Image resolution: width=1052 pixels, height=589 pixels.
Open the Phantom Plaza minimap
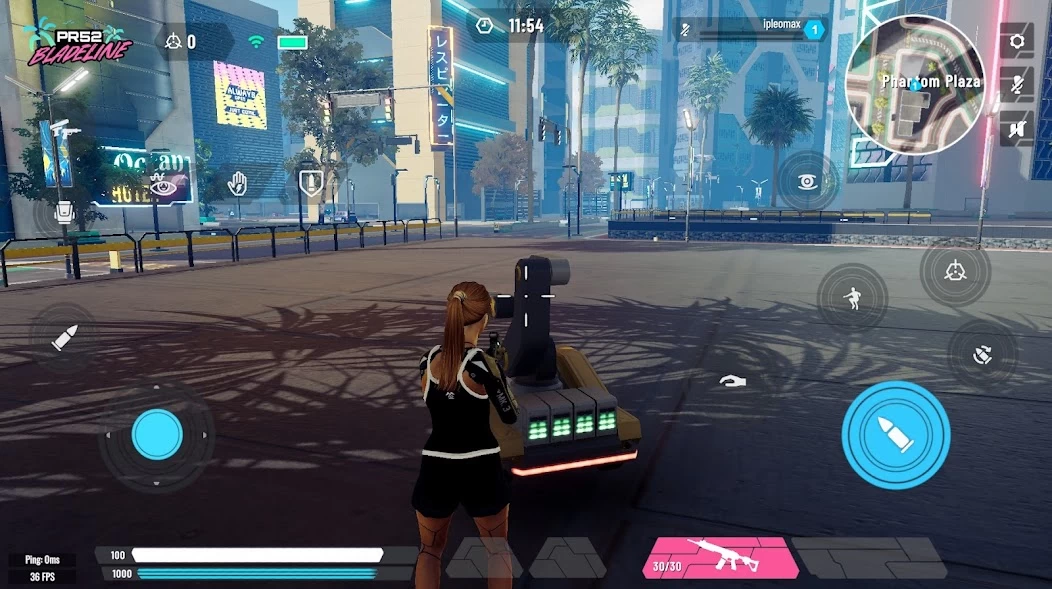(915, 84)
